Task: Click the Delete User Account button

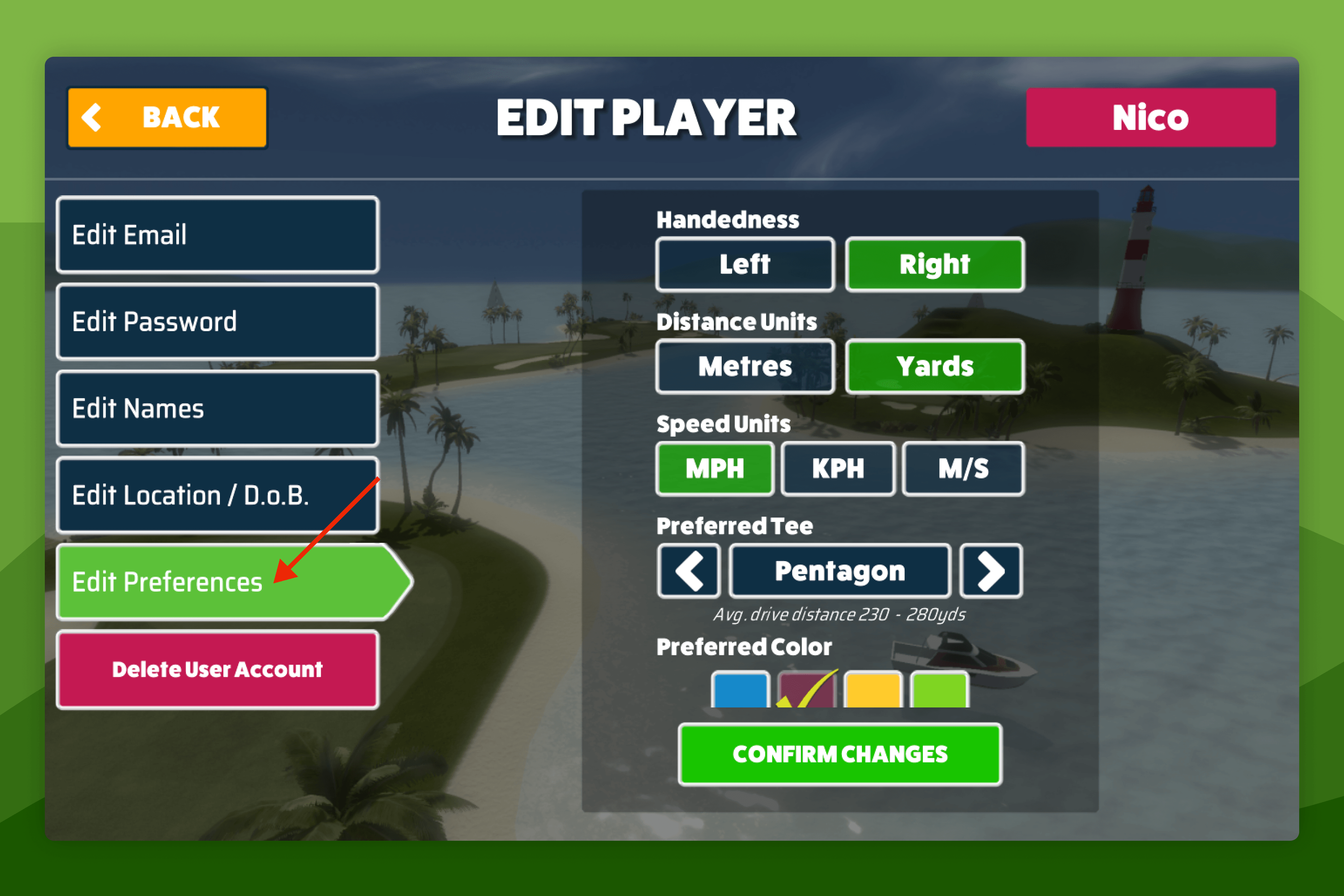Action: (x=217, y=670)
